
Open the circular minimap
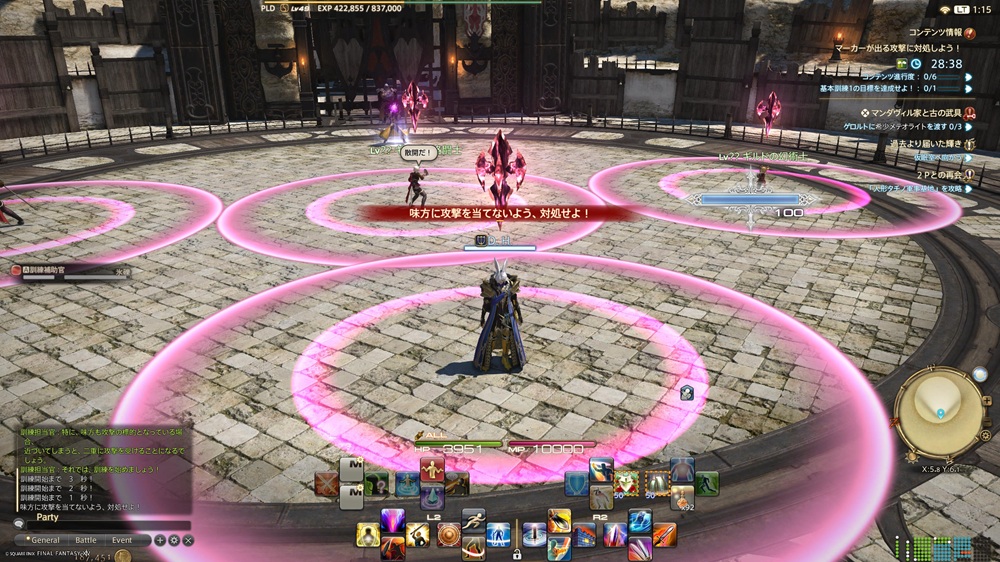click(x=938, y=407)
